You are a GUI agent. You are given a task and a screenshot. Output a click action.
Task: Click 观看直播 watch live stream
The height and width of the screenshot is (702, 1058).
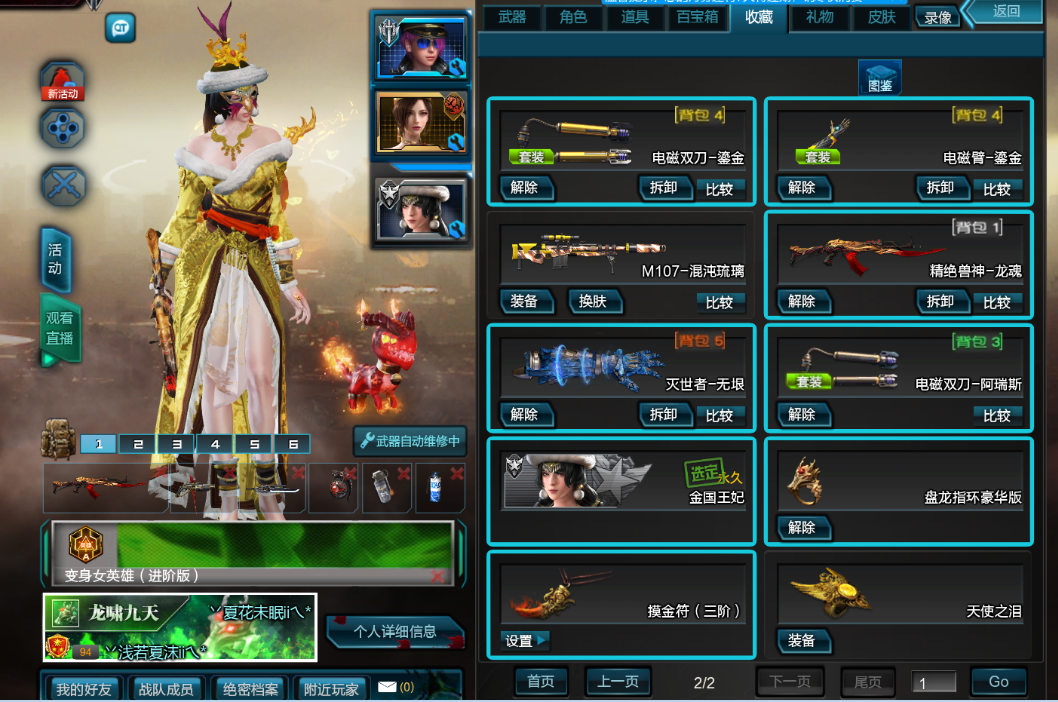[59, 328]
